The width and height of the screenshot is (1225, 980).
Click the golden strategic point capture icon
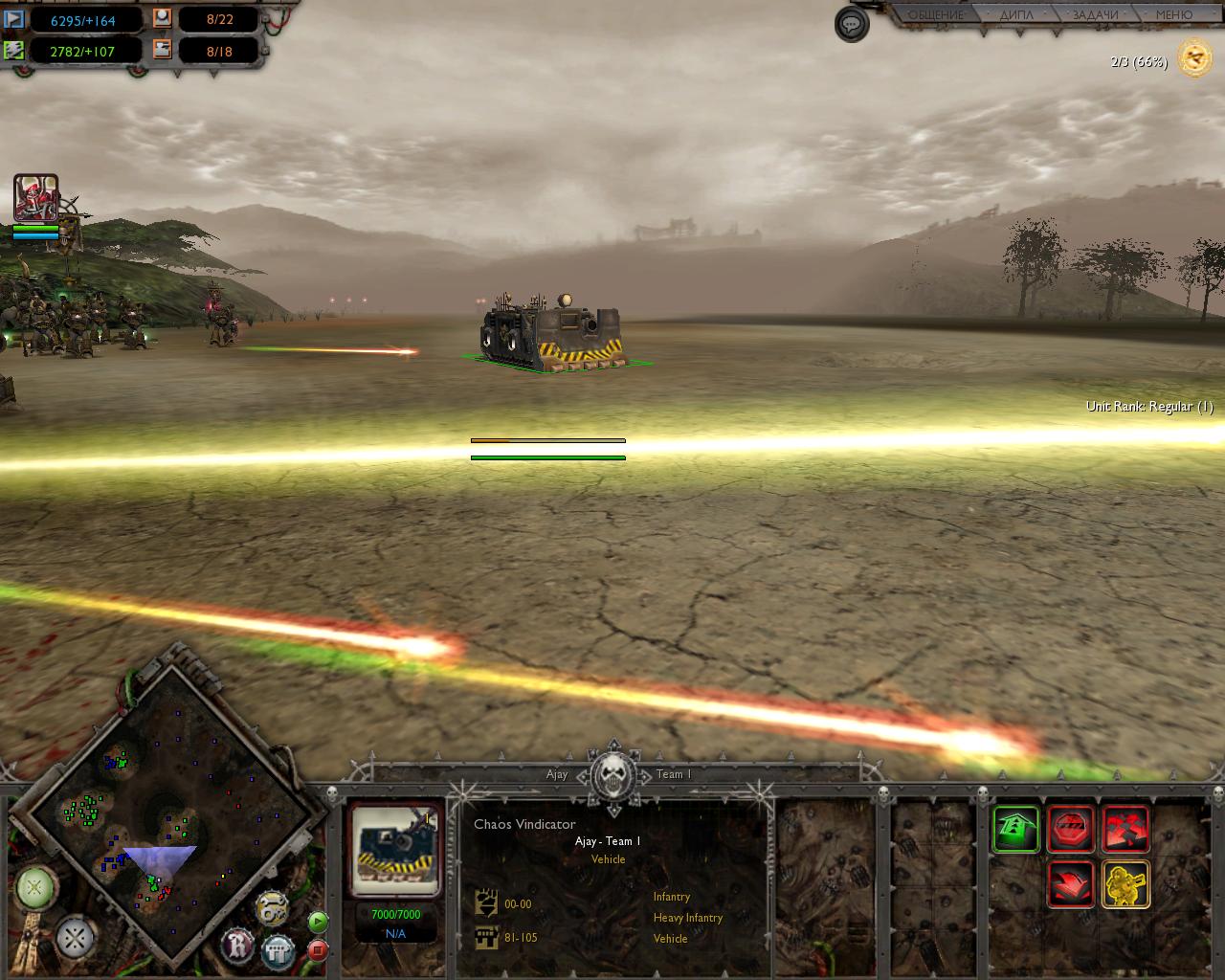1194,59
